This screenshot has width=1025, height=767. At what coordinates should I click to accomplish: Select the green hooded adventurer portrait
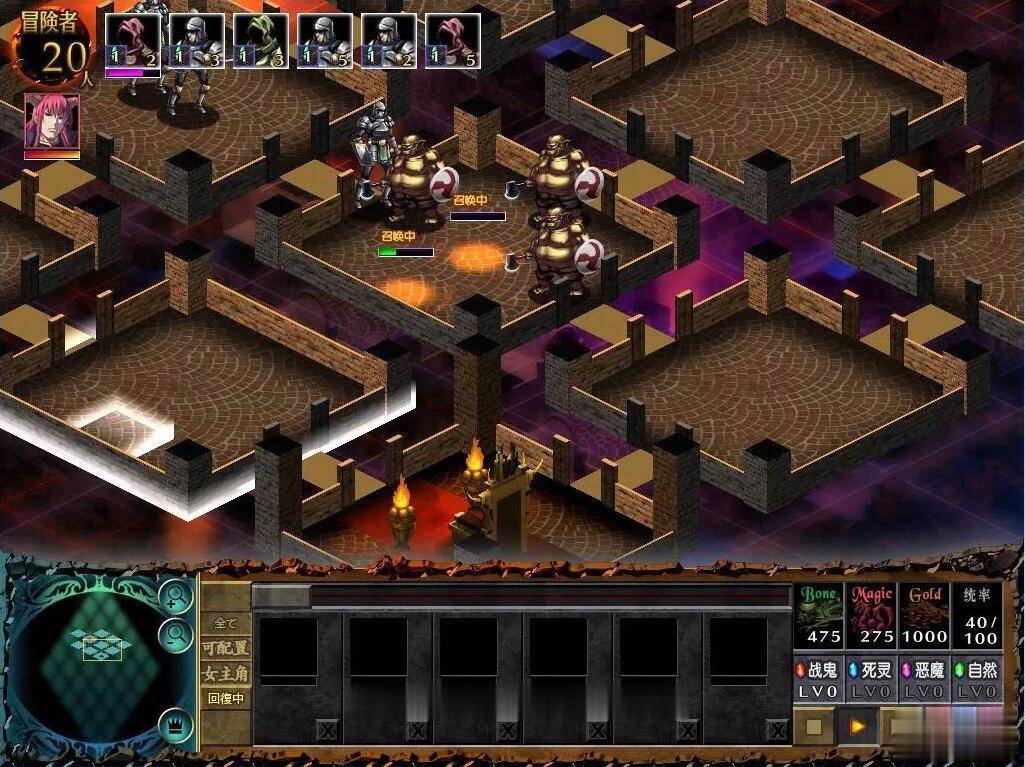tap(260, 41)
